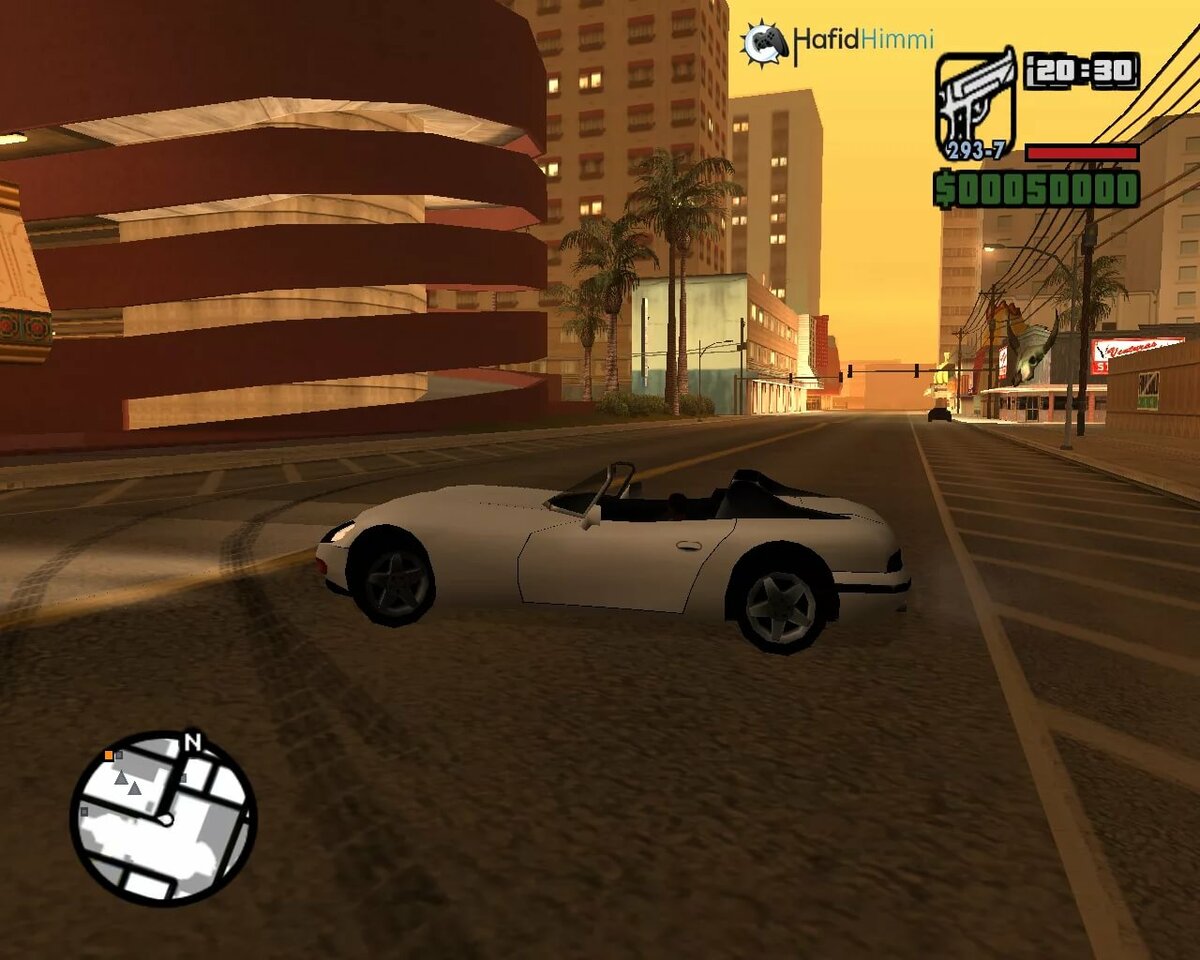The width and height of the screenshot is (1200, 960).
Task: Click the Desert Eagle weapon icon
Action: click(x=975, y=103)
